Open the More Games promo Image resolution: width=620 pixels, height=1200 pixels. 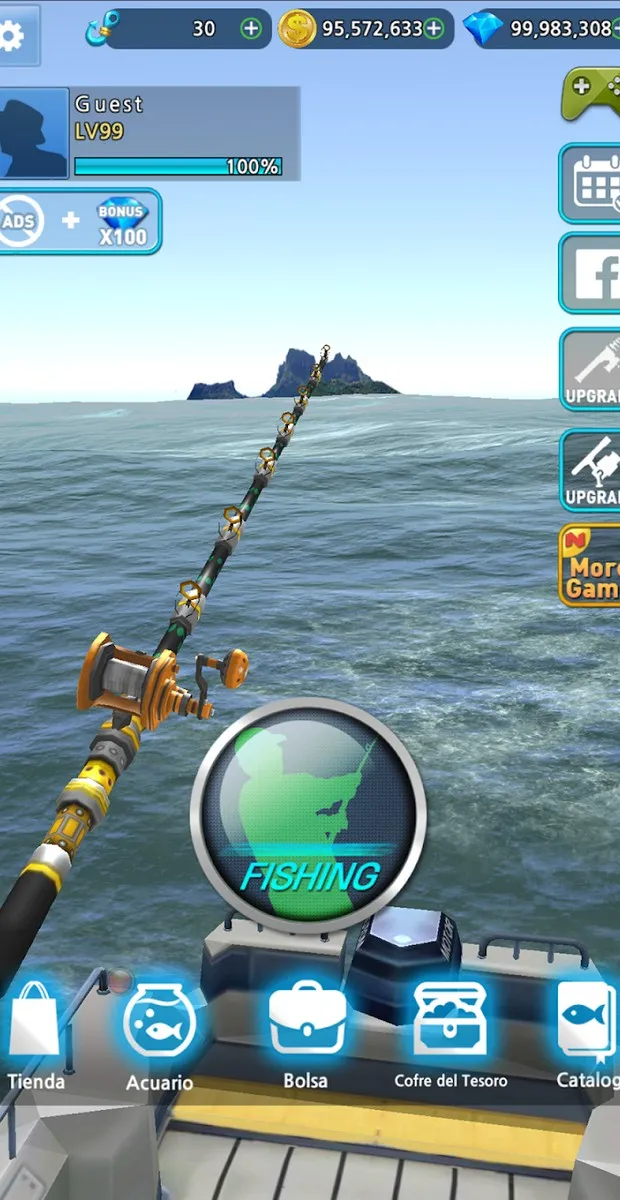pos(591,566)
